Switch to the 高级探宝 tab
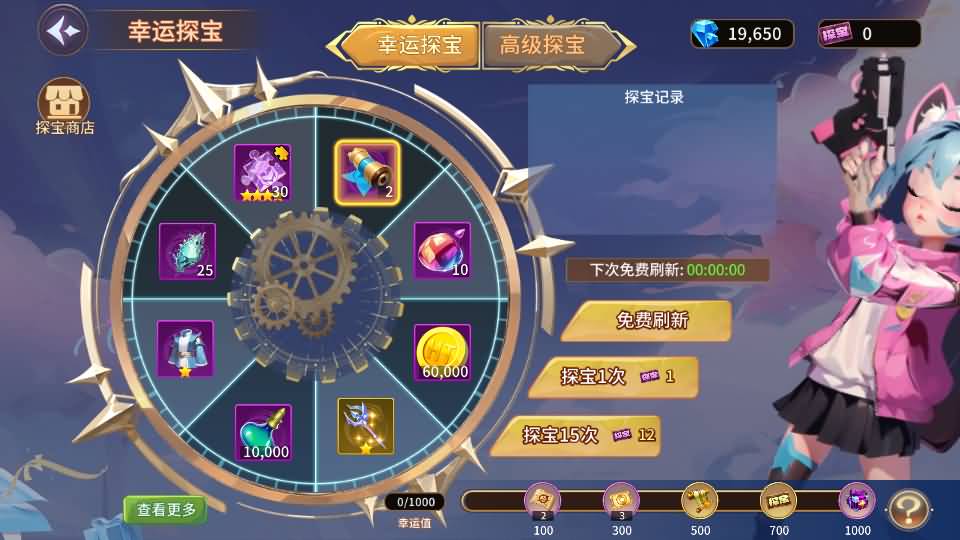This screenshot has width=960, height=540. tap(544, 45)
